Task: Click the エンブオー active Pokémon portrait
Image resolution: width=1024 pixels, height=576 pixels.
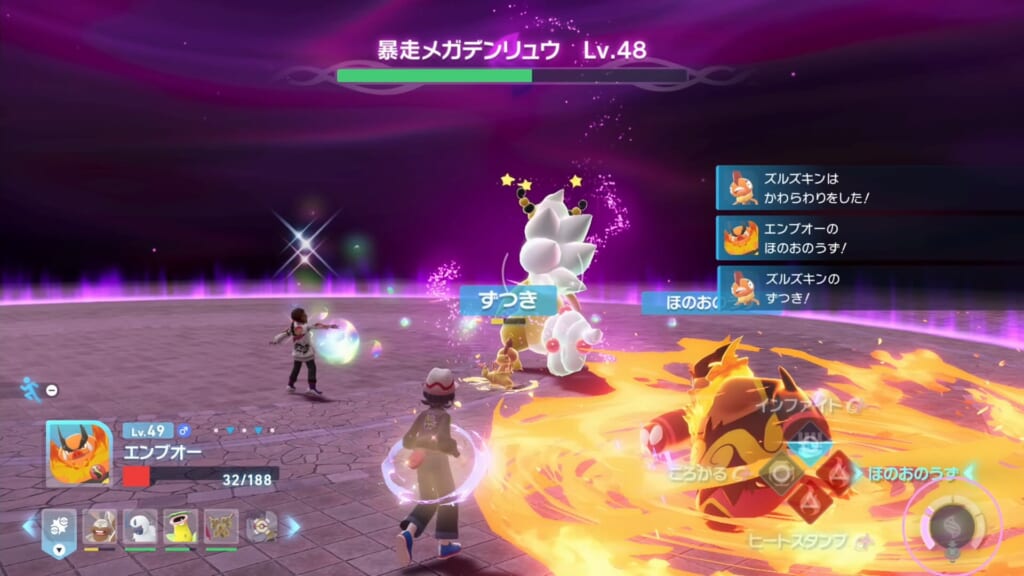Action: point(79,453)
